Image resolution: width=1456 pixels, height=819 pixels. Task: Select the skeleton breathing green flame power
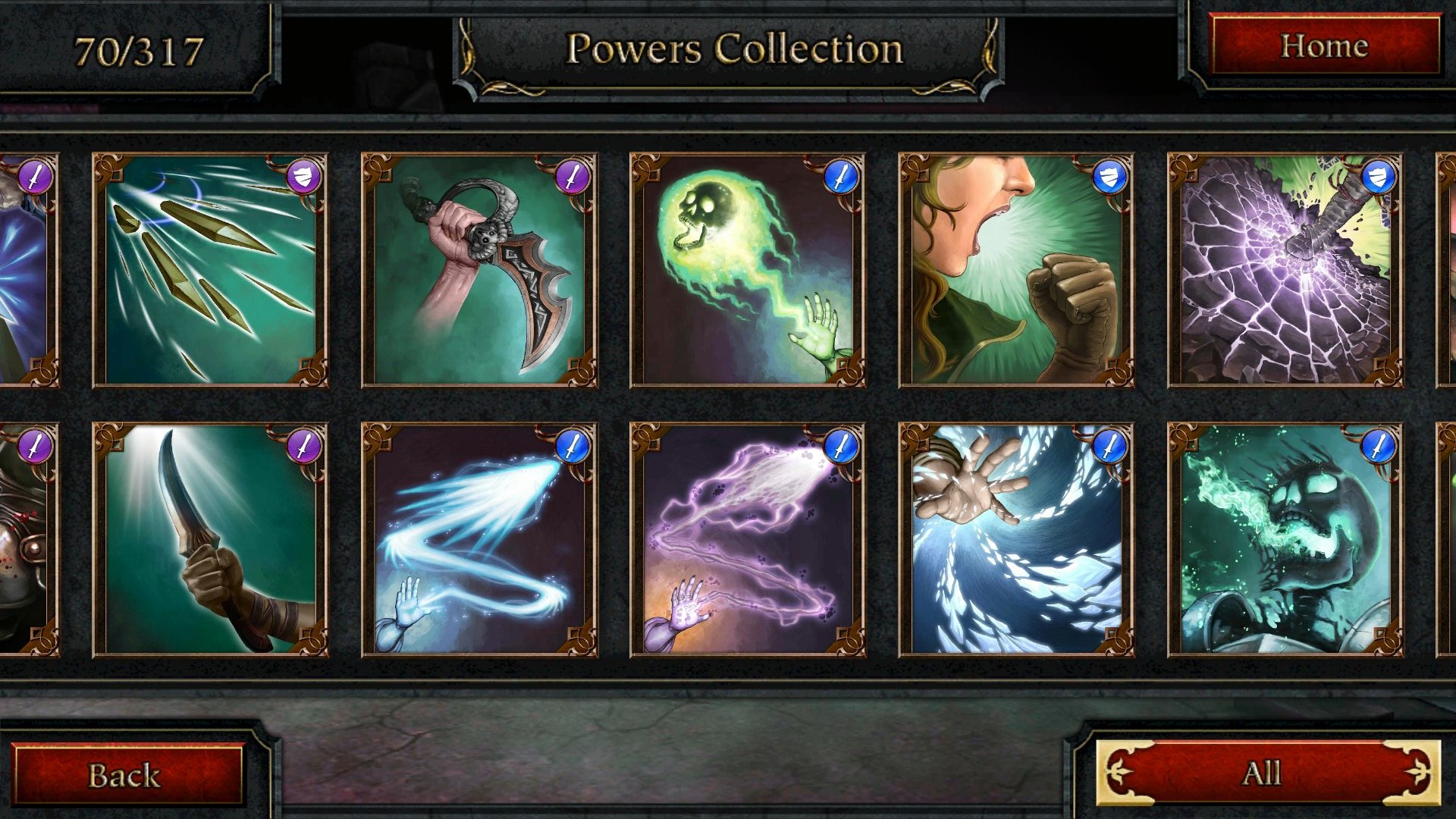(x=1285, y=540)
